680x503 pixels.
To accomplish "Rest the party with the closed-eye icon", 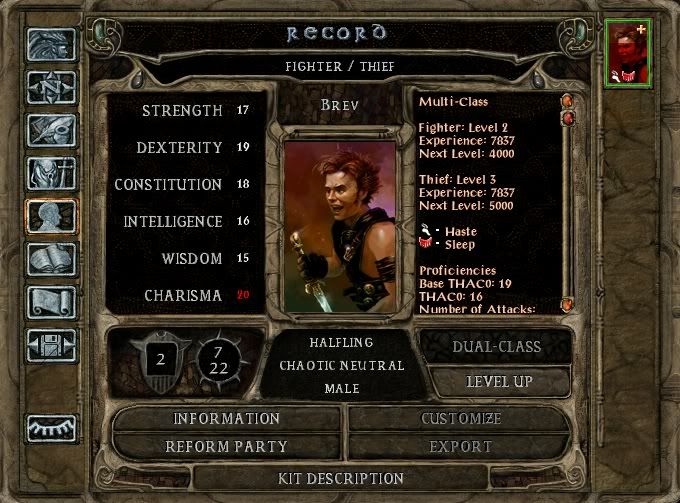I will (x=51, y=427).
